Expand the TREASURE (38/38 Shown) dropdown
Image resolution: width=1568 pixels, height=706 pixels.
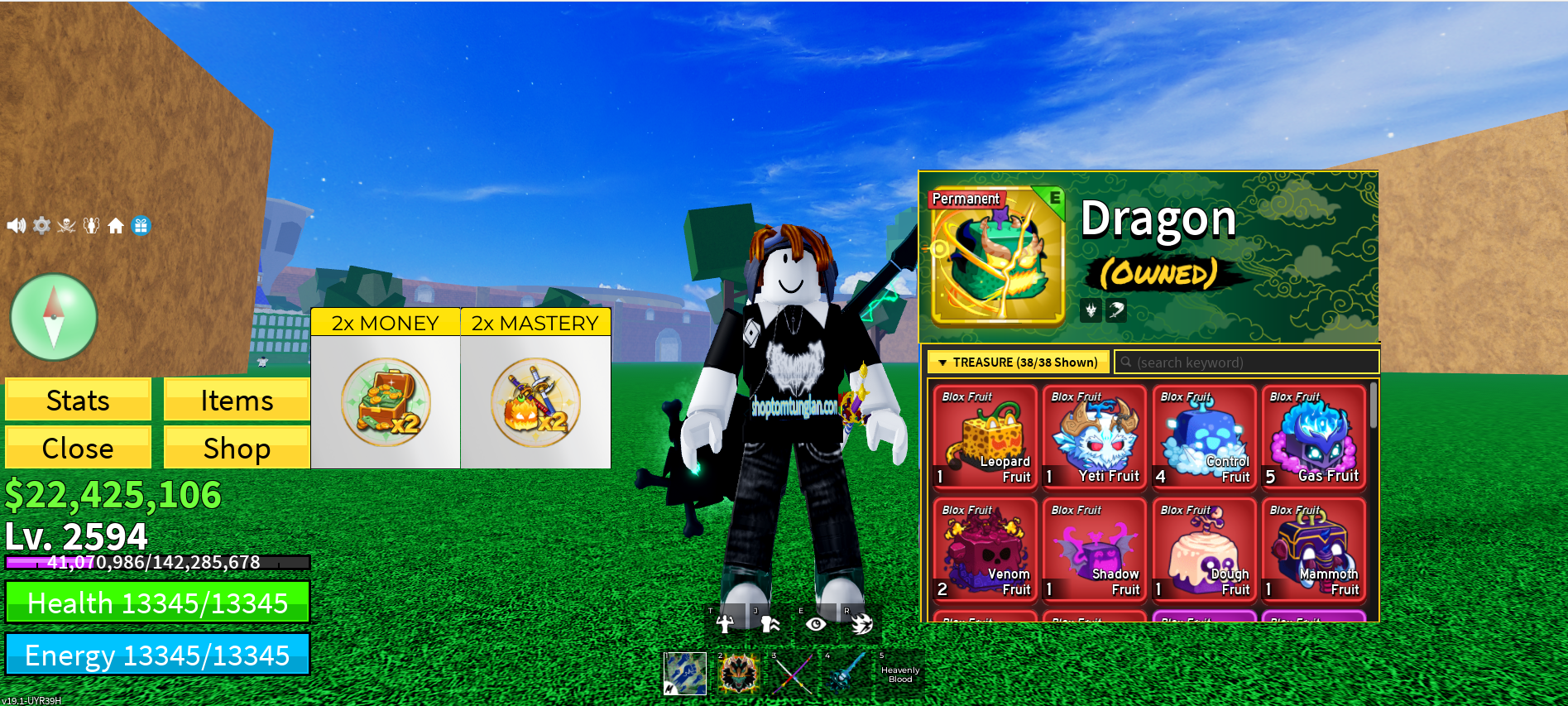click(x=1019, y=362)
